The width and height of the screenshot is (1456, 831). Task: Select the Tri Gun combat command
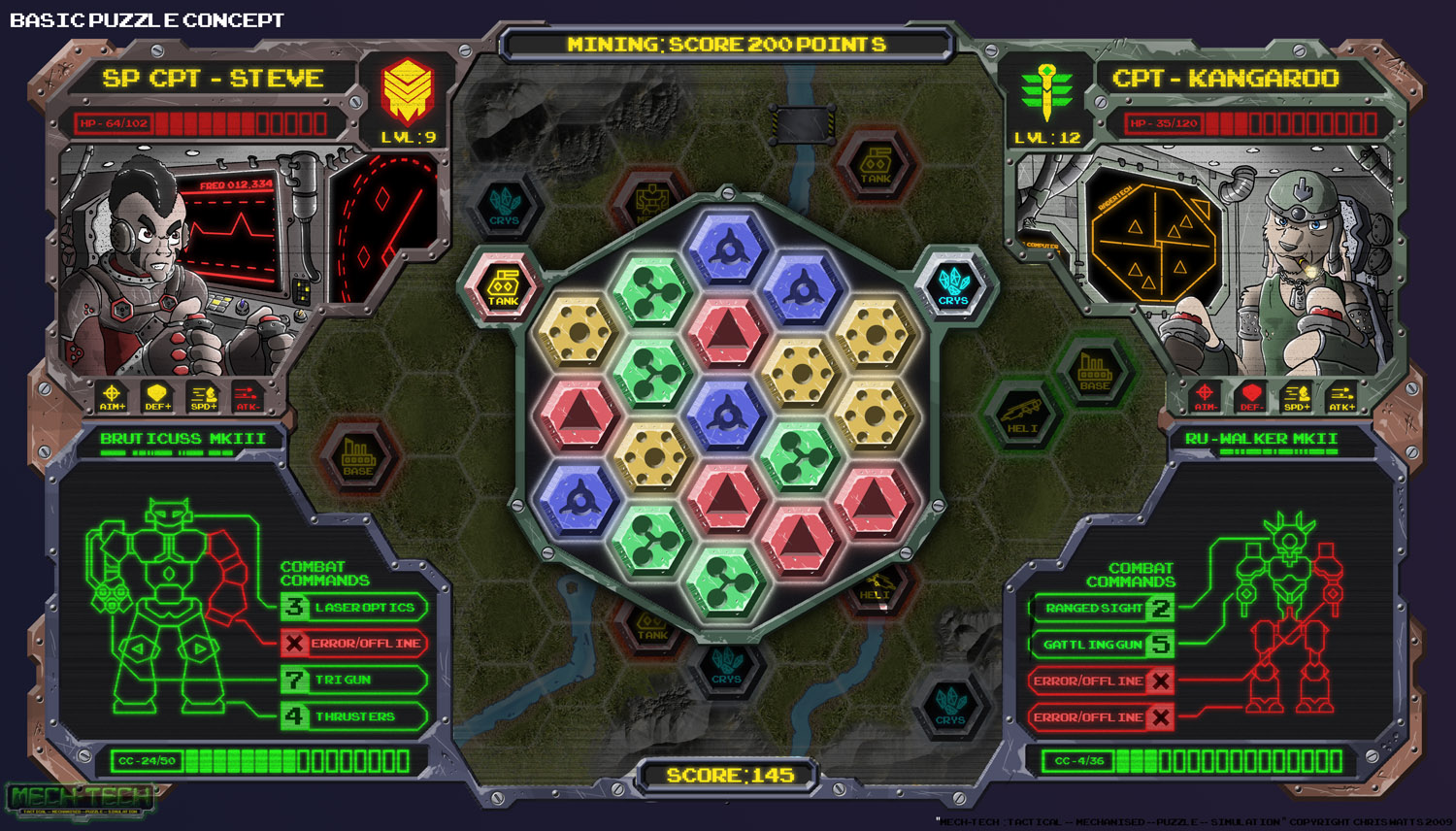tap(354, 680)
